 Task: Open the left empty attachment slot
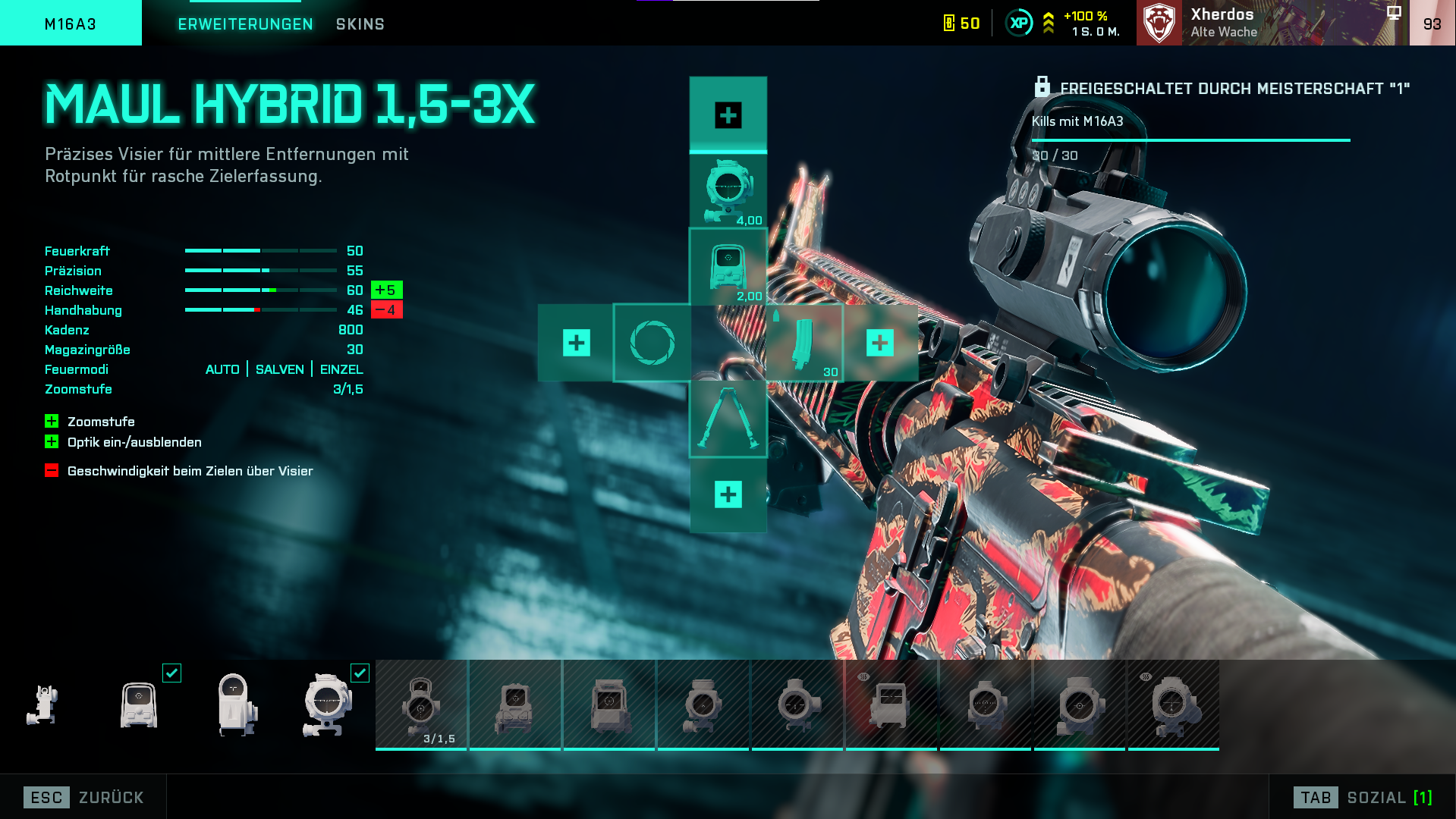(x=577, y=343)
